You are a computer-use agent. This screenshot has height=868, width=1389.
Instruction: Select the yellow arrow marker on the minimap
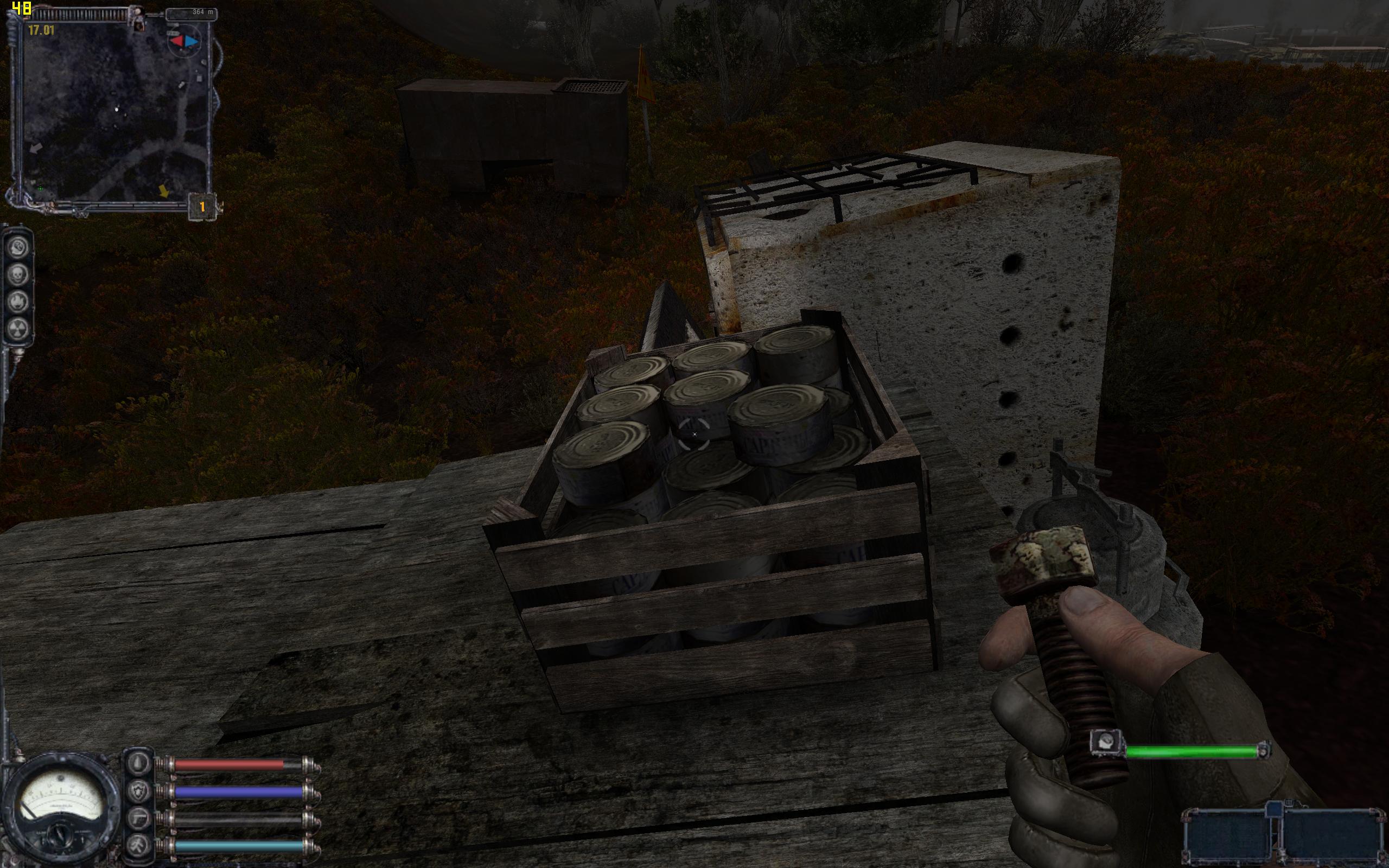(164, 191)
